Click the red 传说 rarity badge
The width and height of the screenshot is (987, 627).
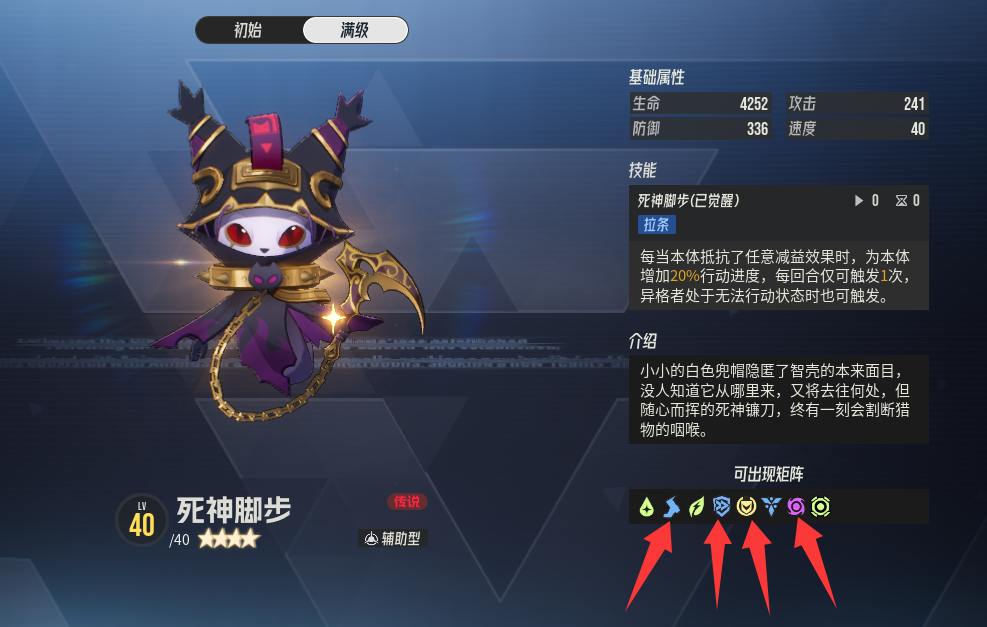pyautogui.click(x=407, y=502)
